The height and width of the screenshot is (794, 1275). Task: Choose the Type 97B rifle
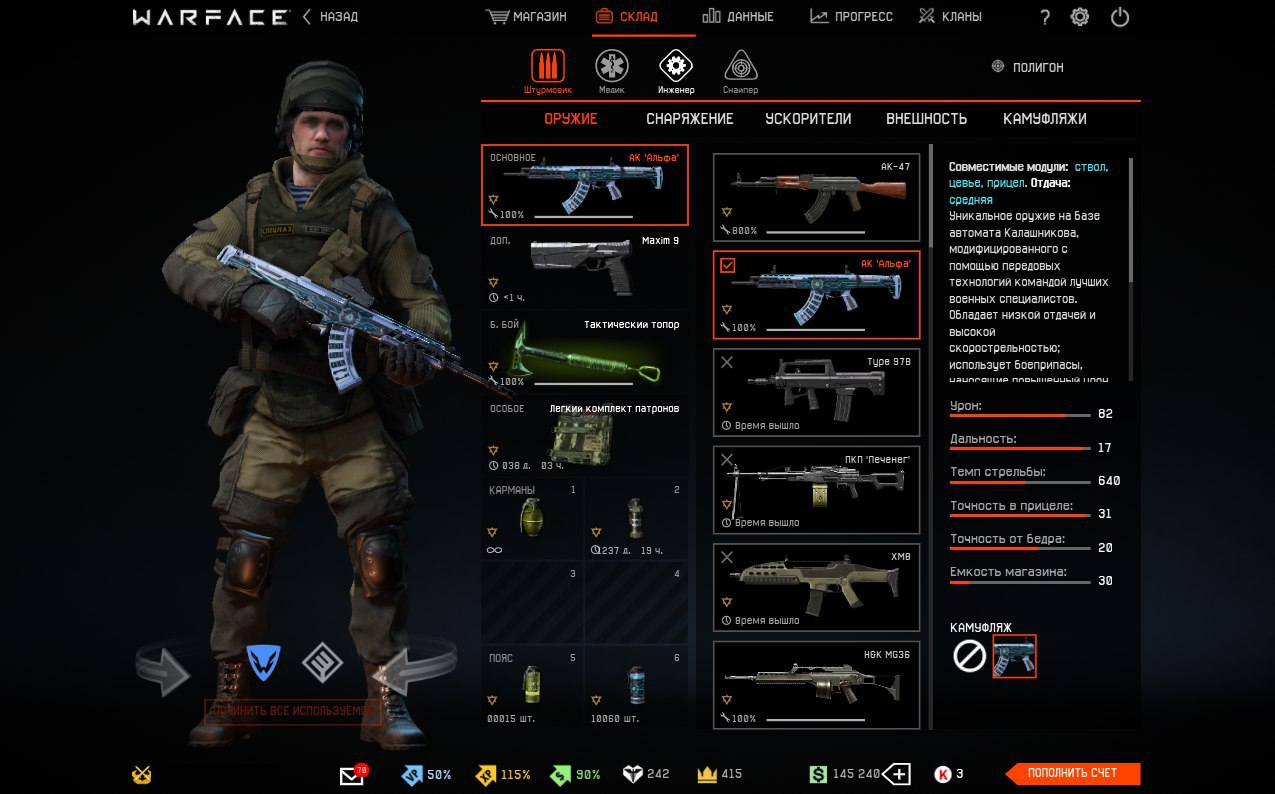point(816,391)
